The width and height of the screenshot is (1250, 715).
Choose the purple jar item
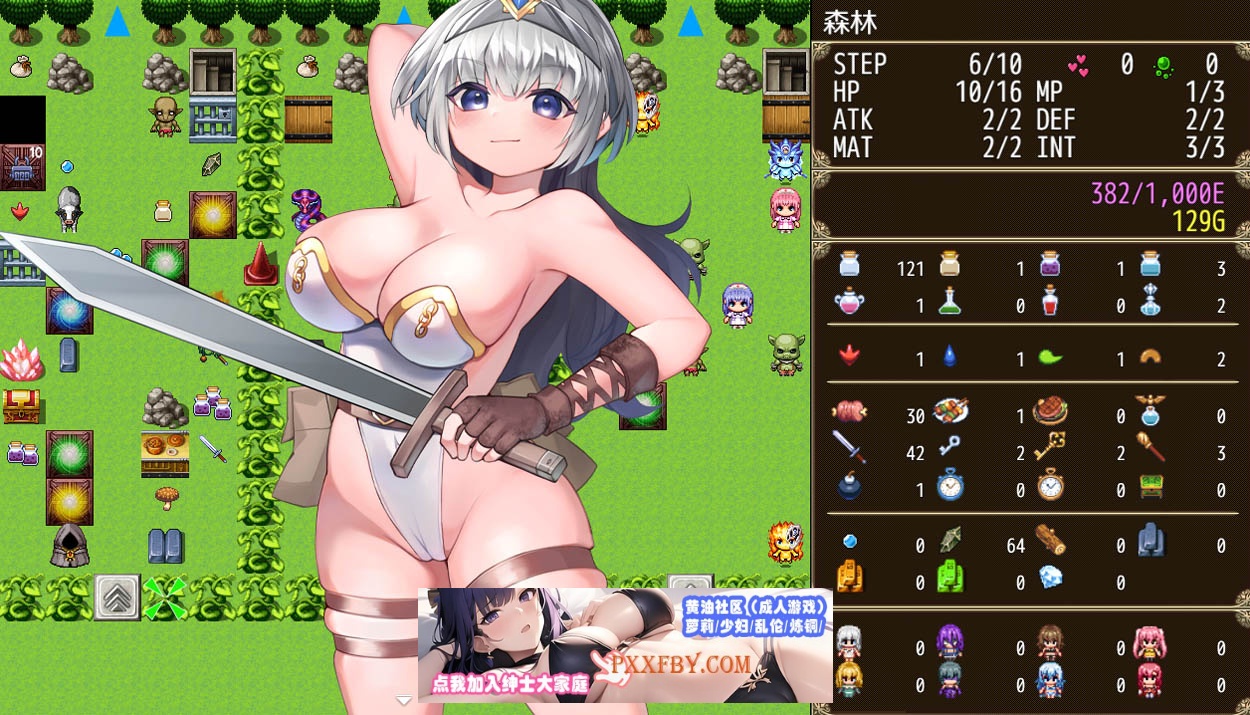tap(1049, 265)
